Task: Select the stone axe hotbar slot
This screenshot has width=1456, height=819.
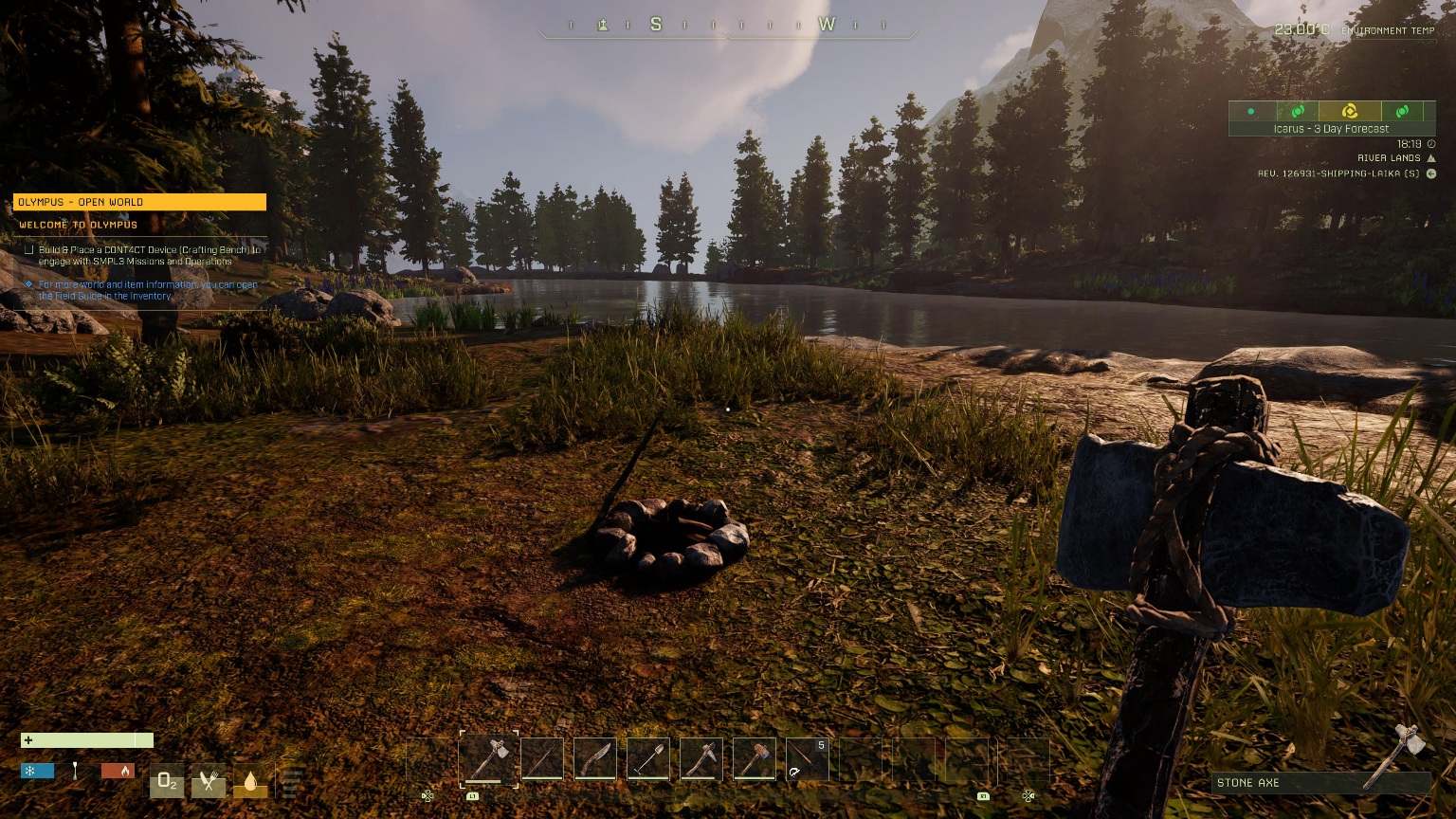Action: click(489, 759)
